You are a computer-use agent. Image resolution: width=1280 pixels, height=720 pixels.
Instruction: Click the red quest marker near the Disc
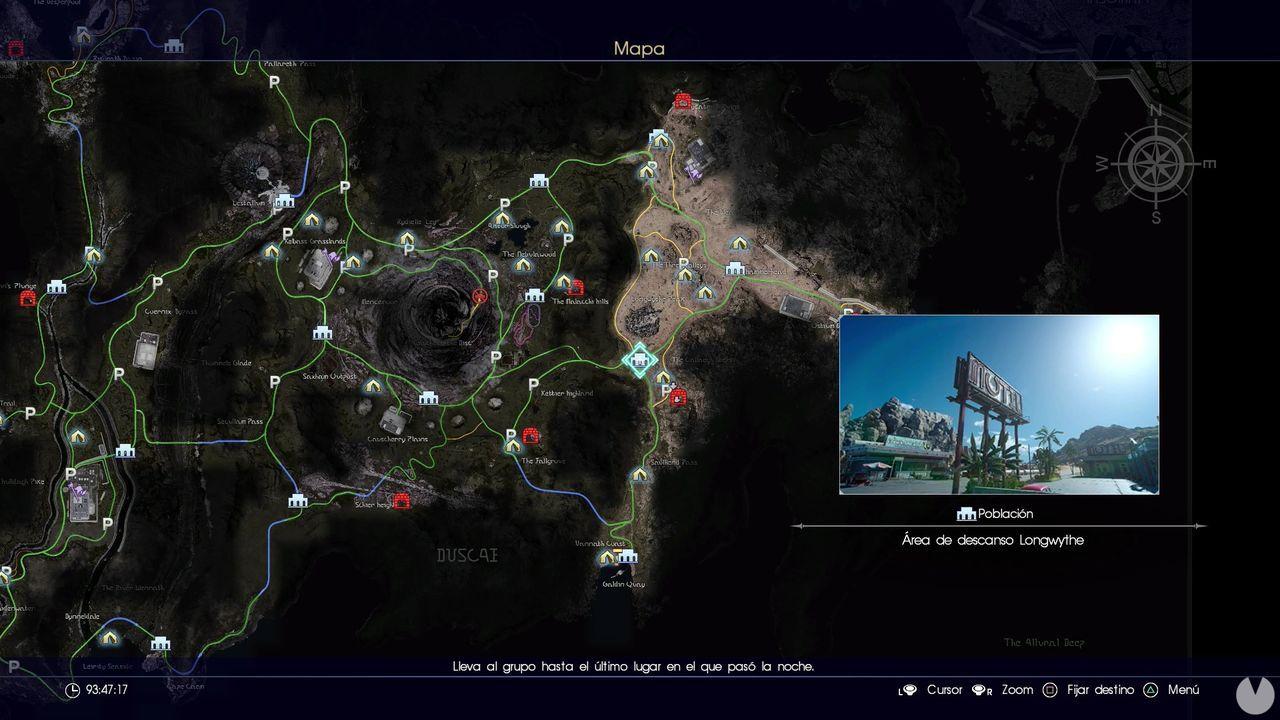click(478, 296)
